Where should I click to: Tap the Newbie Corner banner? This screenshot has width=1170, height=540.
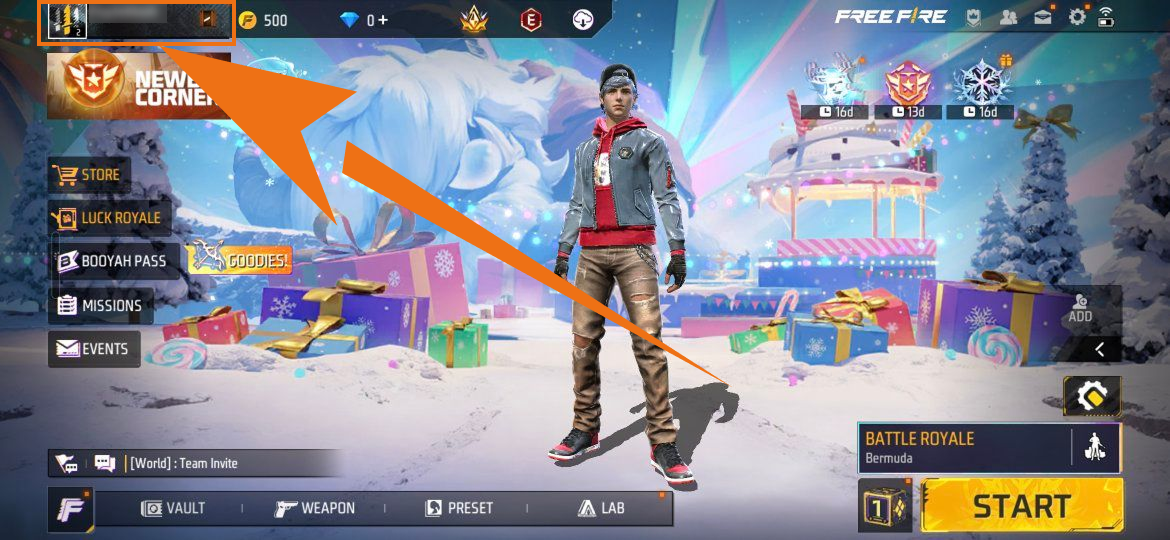pyautogui.click(x=138, y=86)
